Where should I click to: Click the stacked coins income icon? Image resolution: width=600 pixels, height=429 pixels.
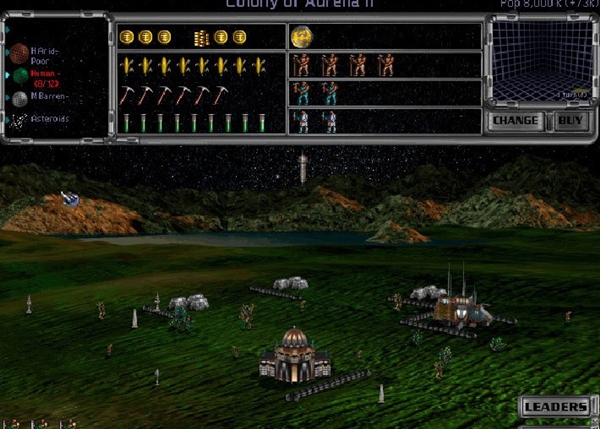click(x=201, y=38)
